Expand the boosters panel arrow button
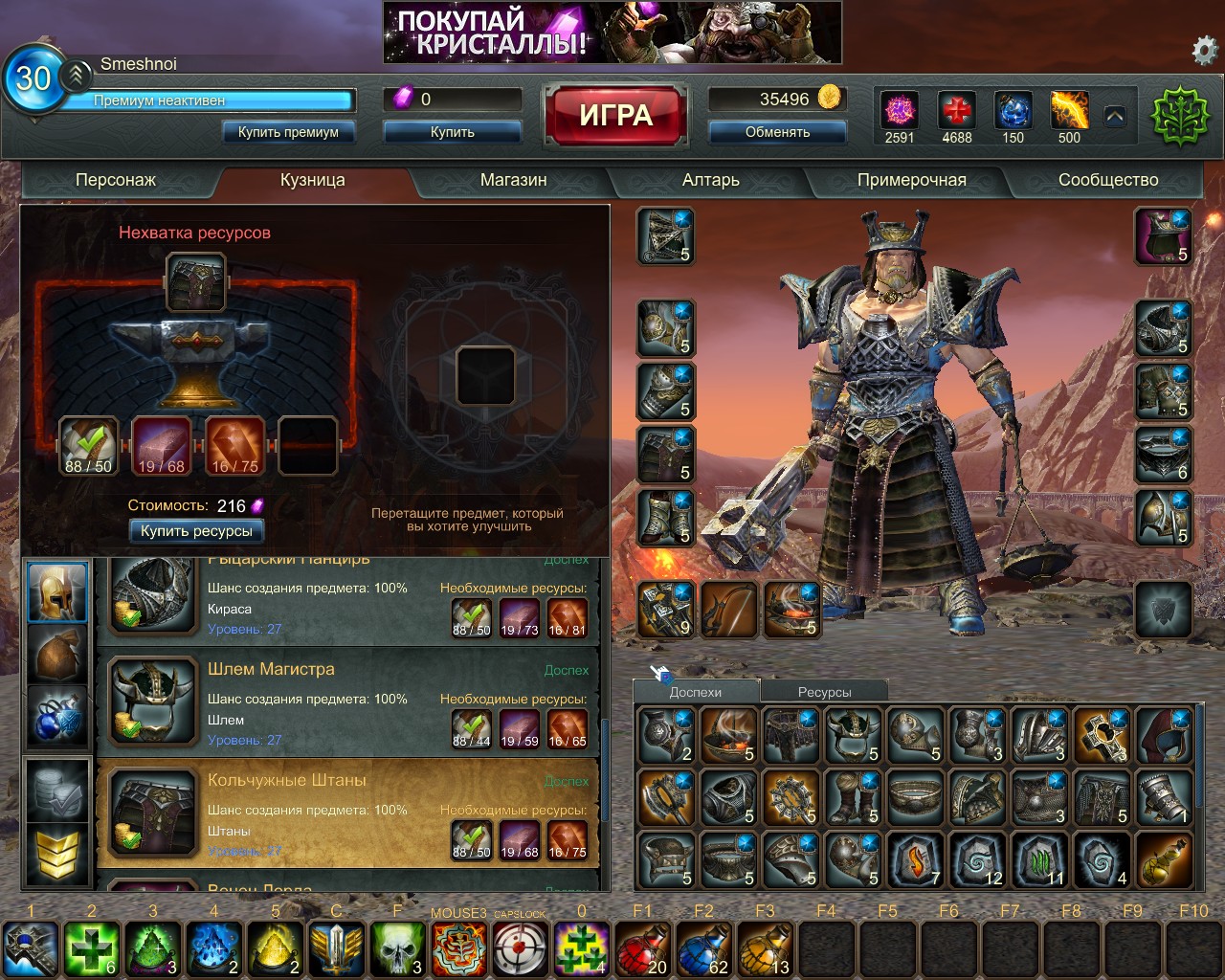 point(1114,117)
